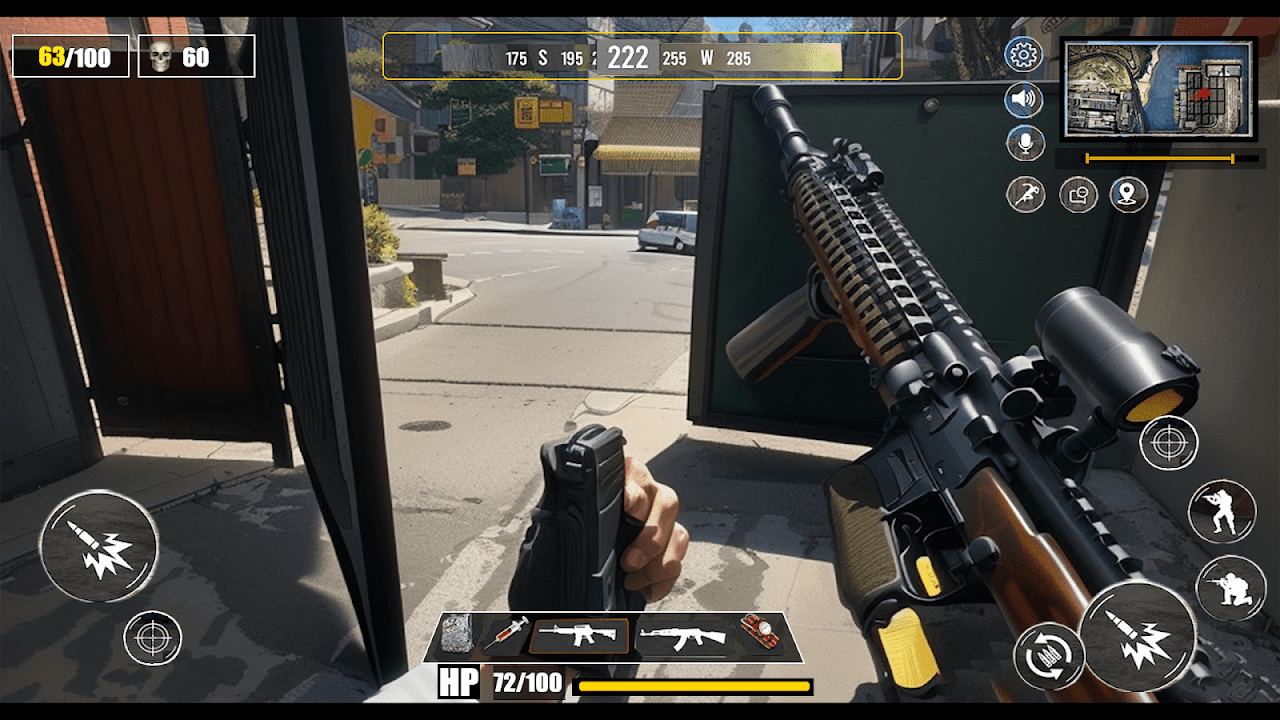Tap the reload ammo button
This screenshot has width=1280, height=720.
click(1049, 658)
